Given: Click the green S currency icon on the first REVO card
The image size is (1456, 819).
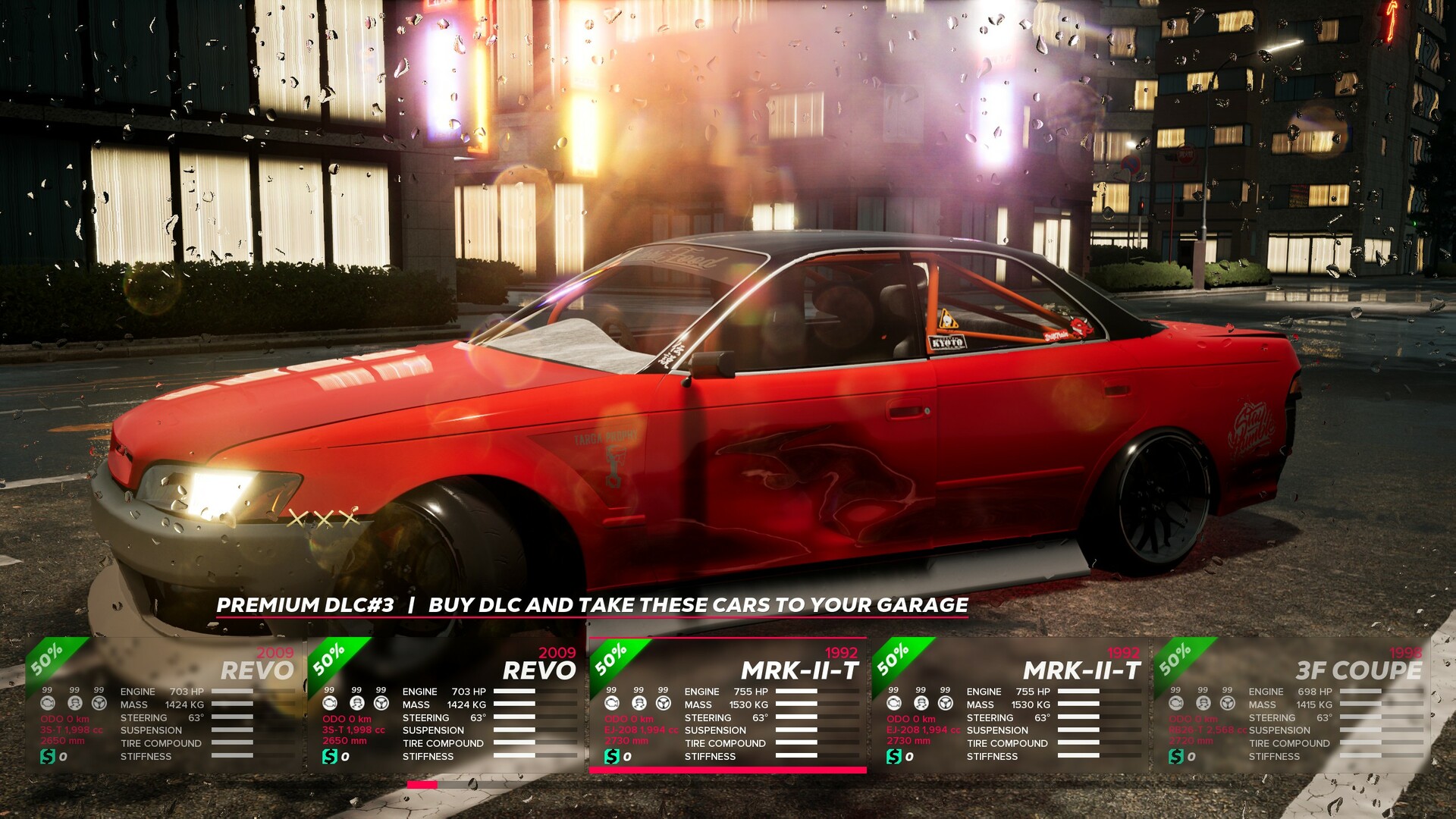Looking at the screenshot, I should pyautogui.click(x=48, y=757).
